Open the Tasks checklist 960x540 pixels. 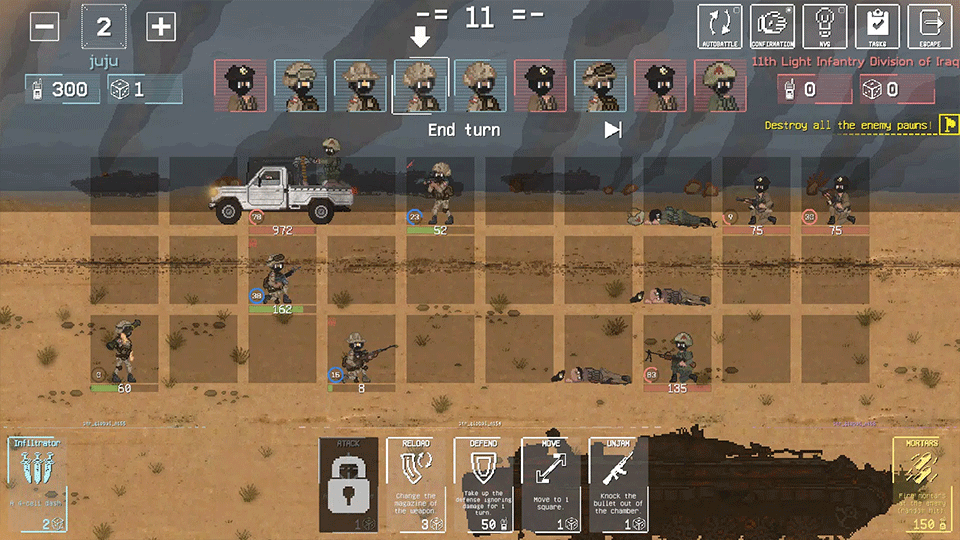[877, 26]
